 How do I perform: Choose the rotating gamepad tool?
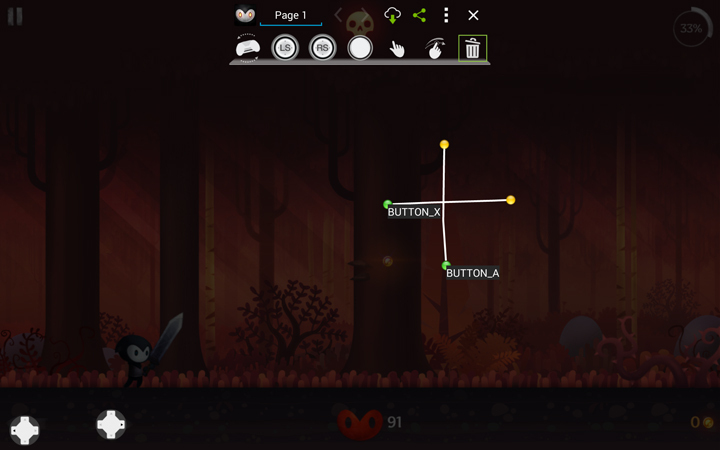tap(247, 48)
